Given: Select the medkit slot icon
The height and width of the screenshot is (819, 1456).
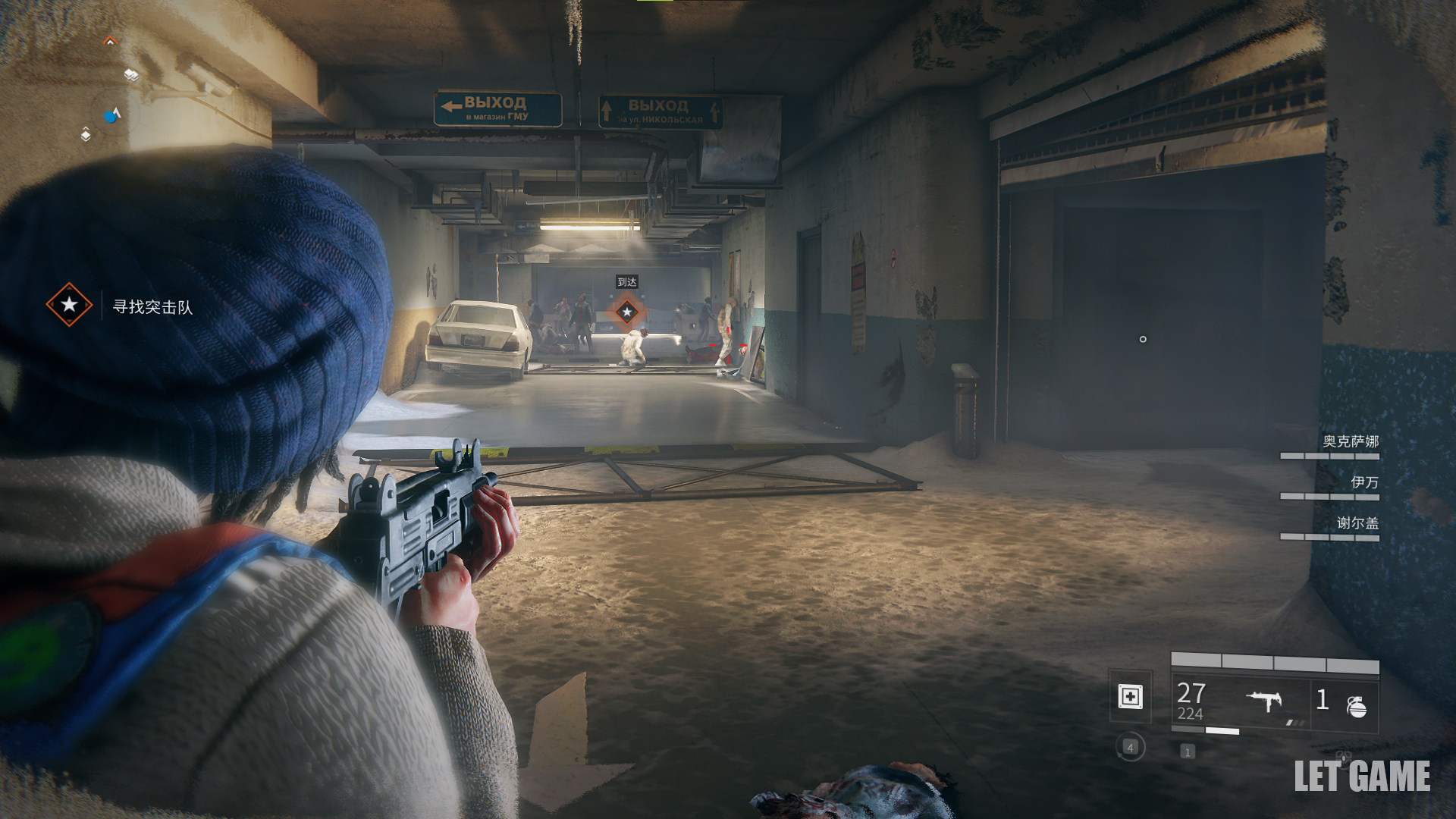Looking at the screenshot, I should [1130, 696].
